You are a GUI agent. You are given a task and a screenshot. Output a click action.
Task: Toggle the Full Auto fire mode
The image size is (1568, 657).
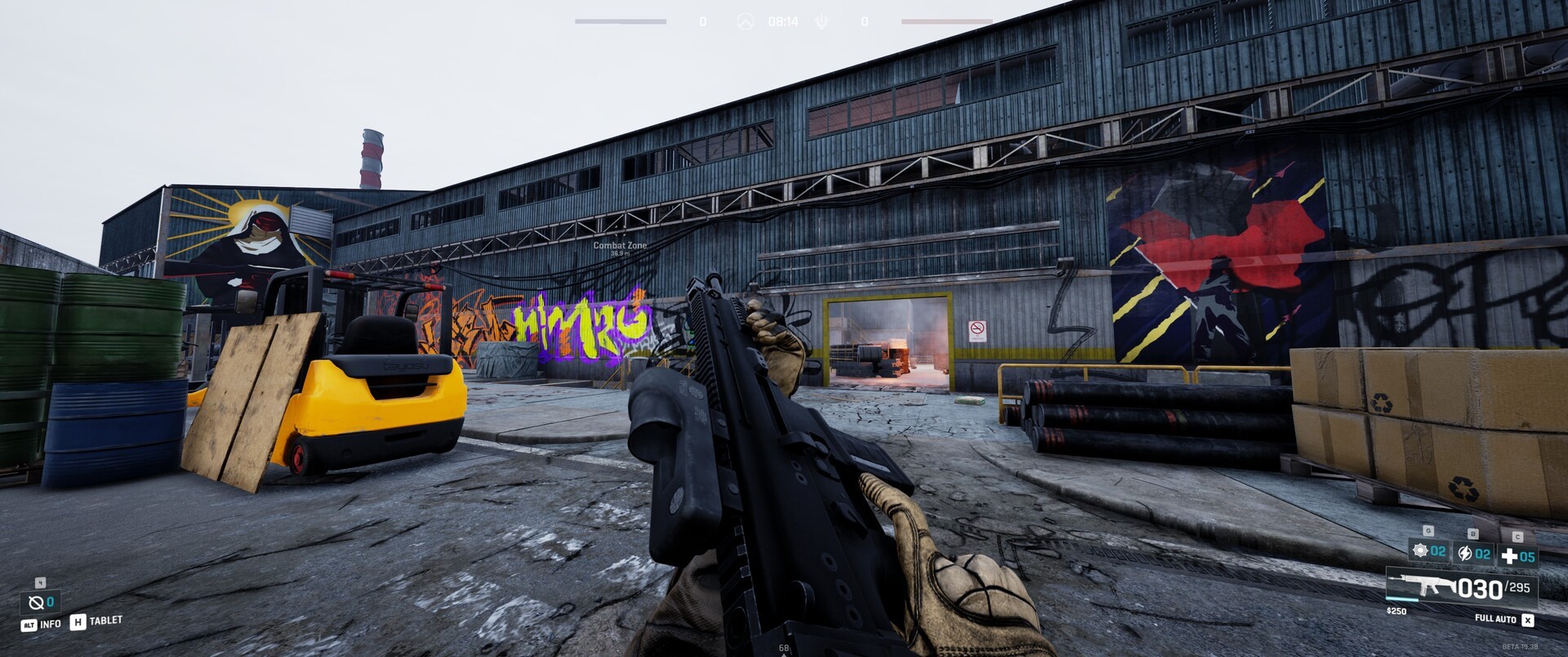(1503, 619)
